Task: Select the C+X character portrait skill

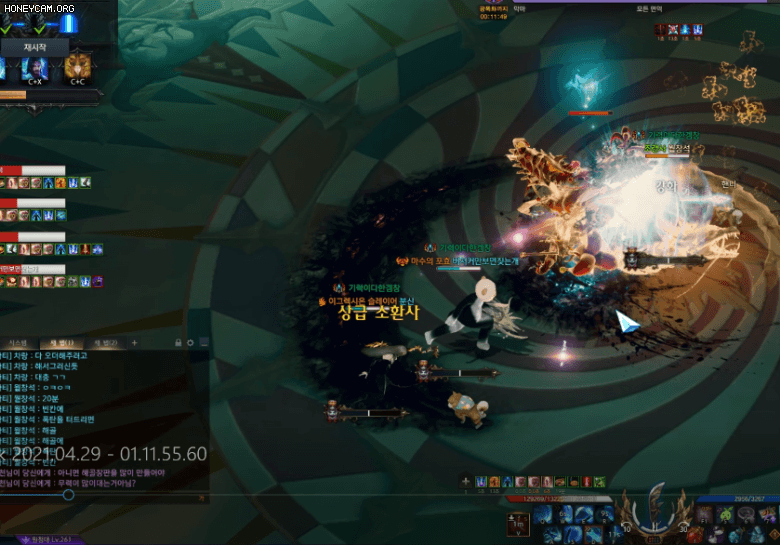Action: tap(34, 68)
